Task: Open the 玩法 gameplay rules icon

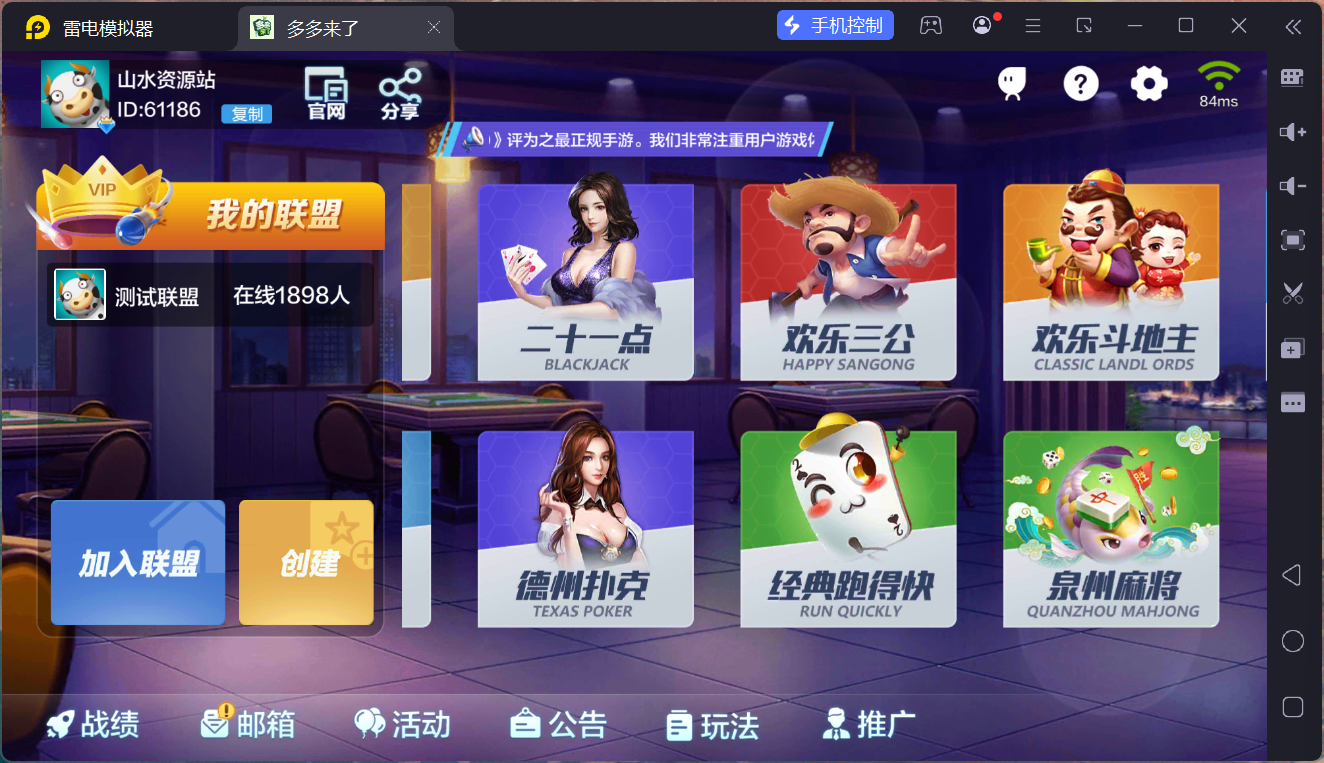Action: coord(711,725)
